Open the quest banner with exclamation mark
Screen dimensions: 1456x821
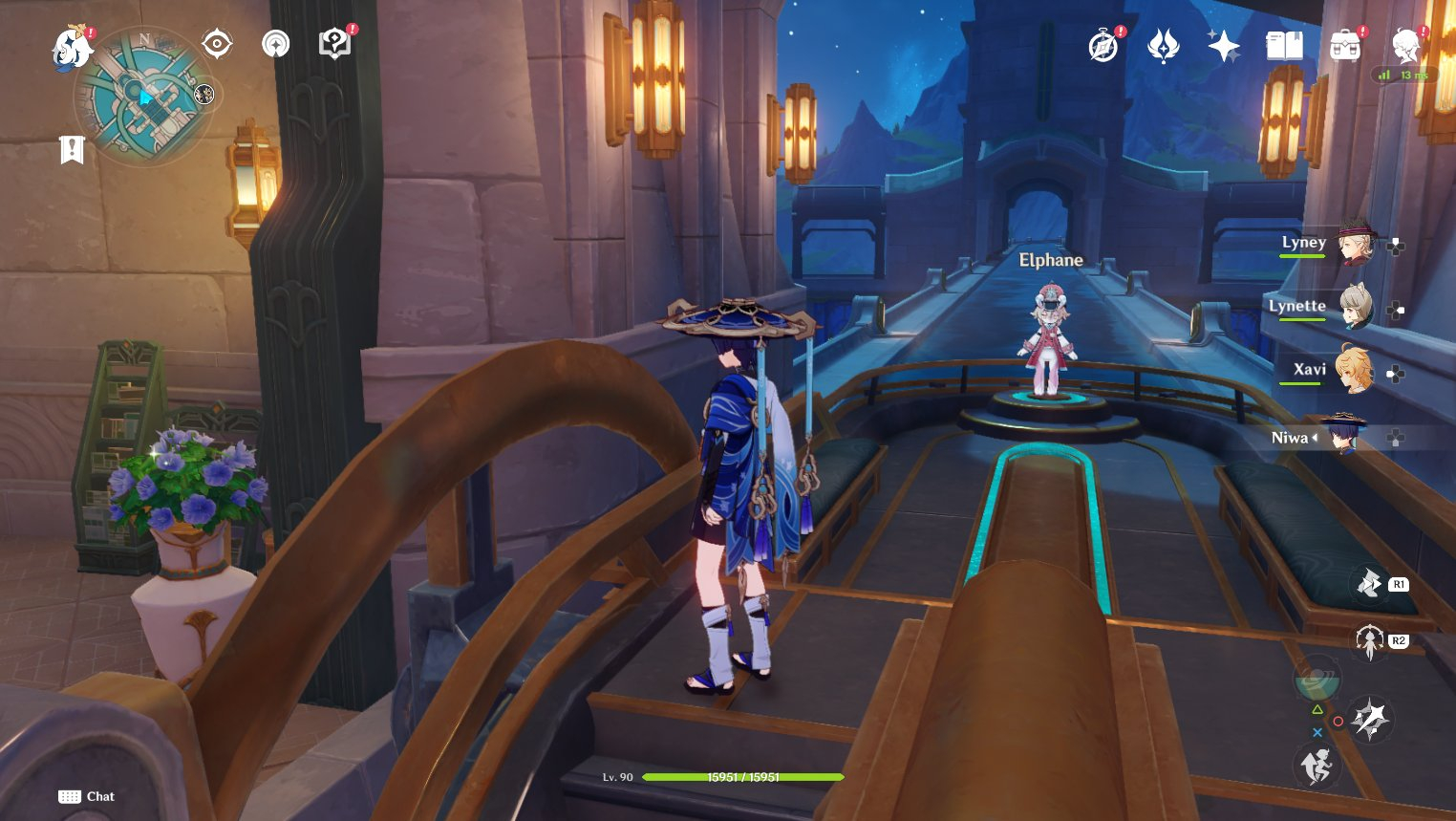point(72,149)
